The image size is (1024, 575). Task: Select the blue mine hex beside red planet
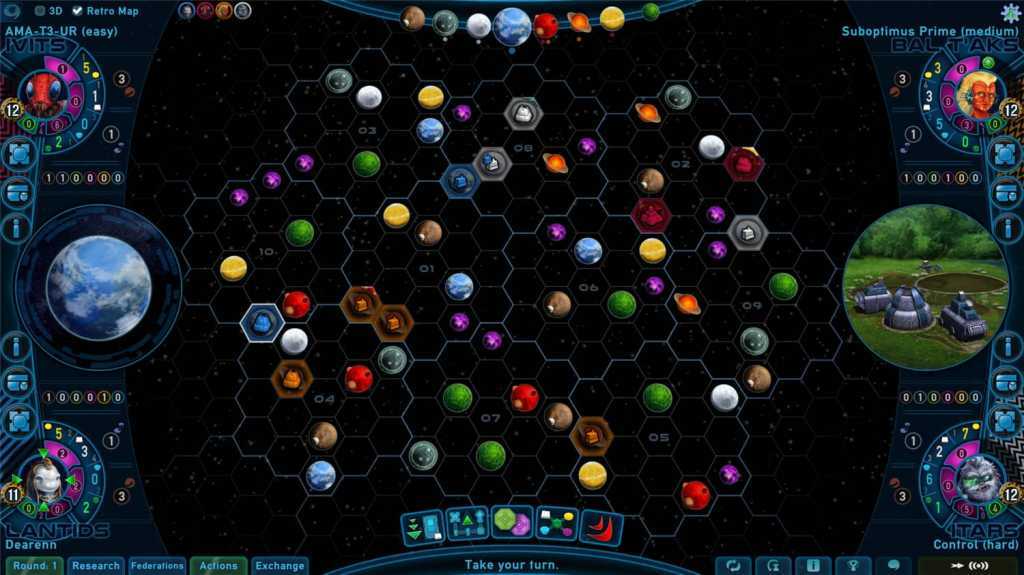coord(262,321)
